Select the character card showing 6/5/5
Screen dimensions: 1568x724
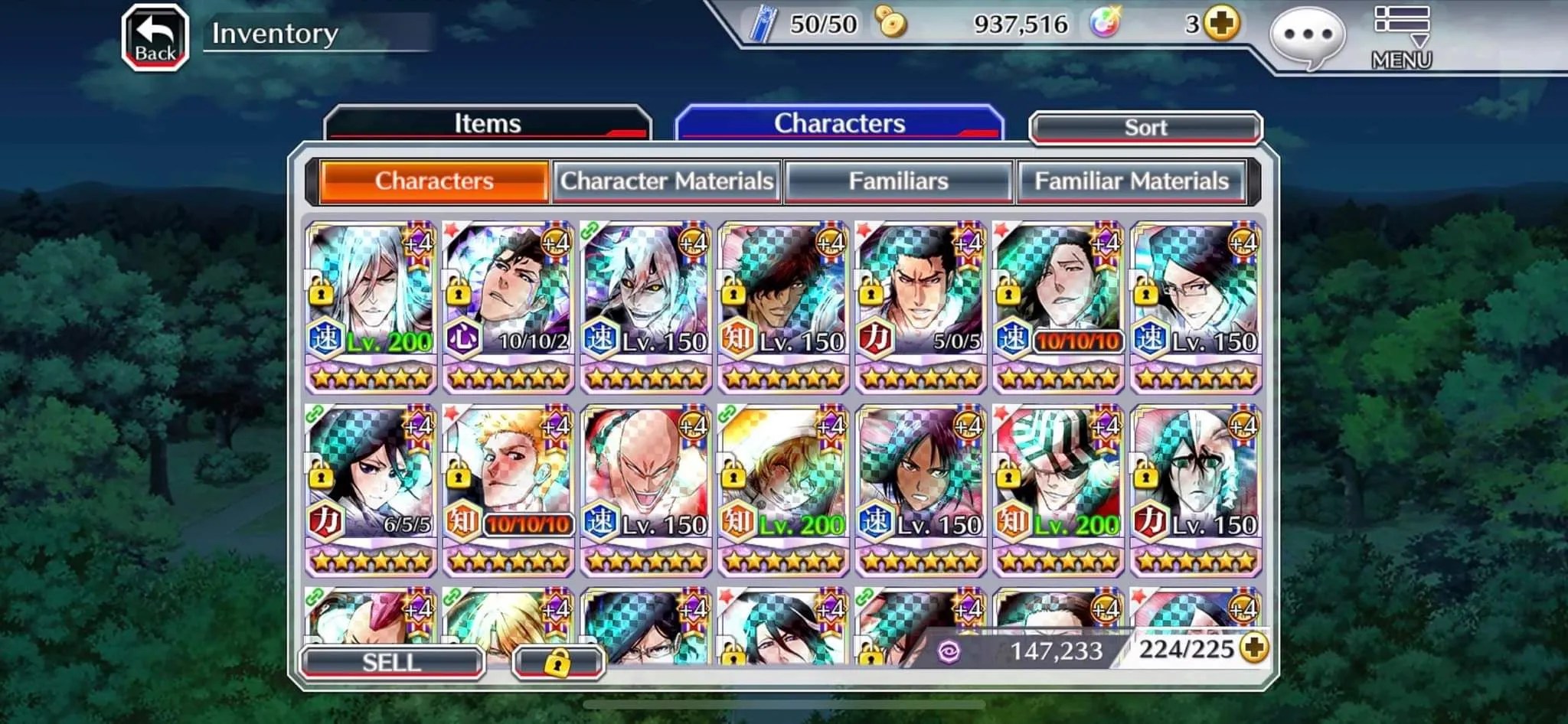tap(371, 490)
